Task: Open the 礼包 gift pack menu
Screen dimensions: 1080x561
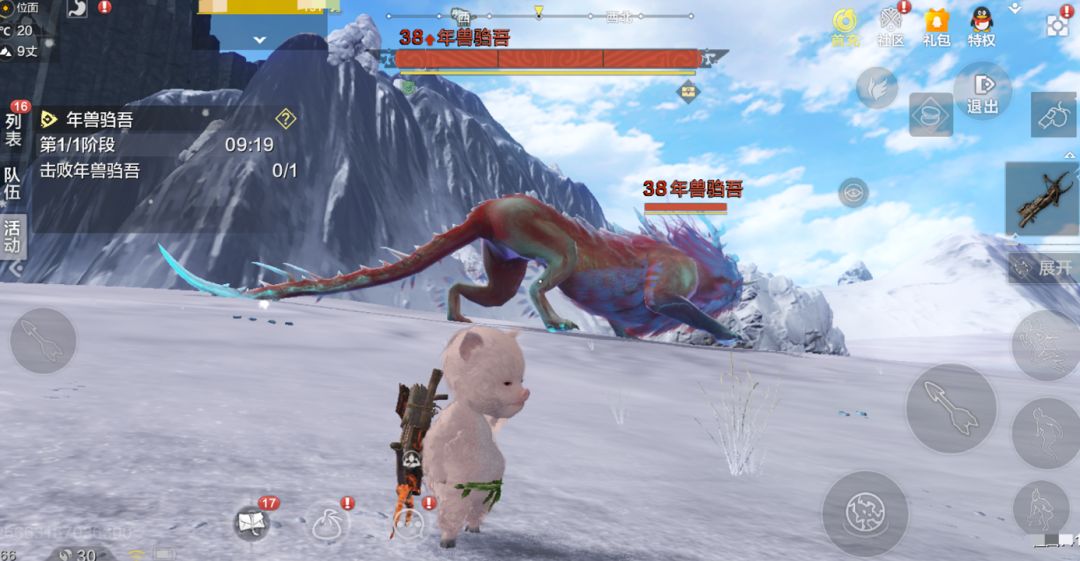Action: (x=936, y=26)
